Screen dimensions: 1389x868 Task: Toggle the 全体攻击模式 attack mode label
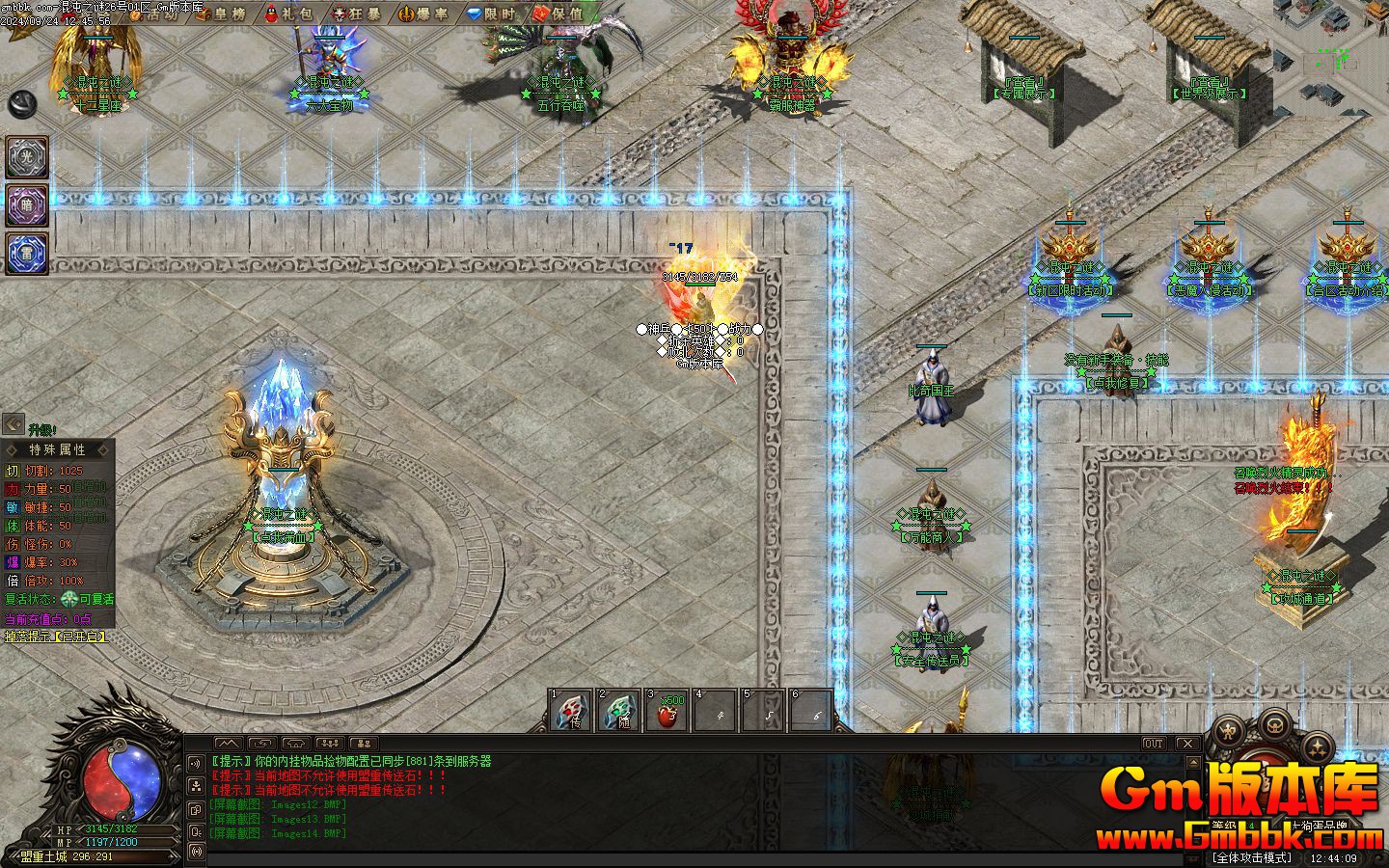[x=1252, y=857]
